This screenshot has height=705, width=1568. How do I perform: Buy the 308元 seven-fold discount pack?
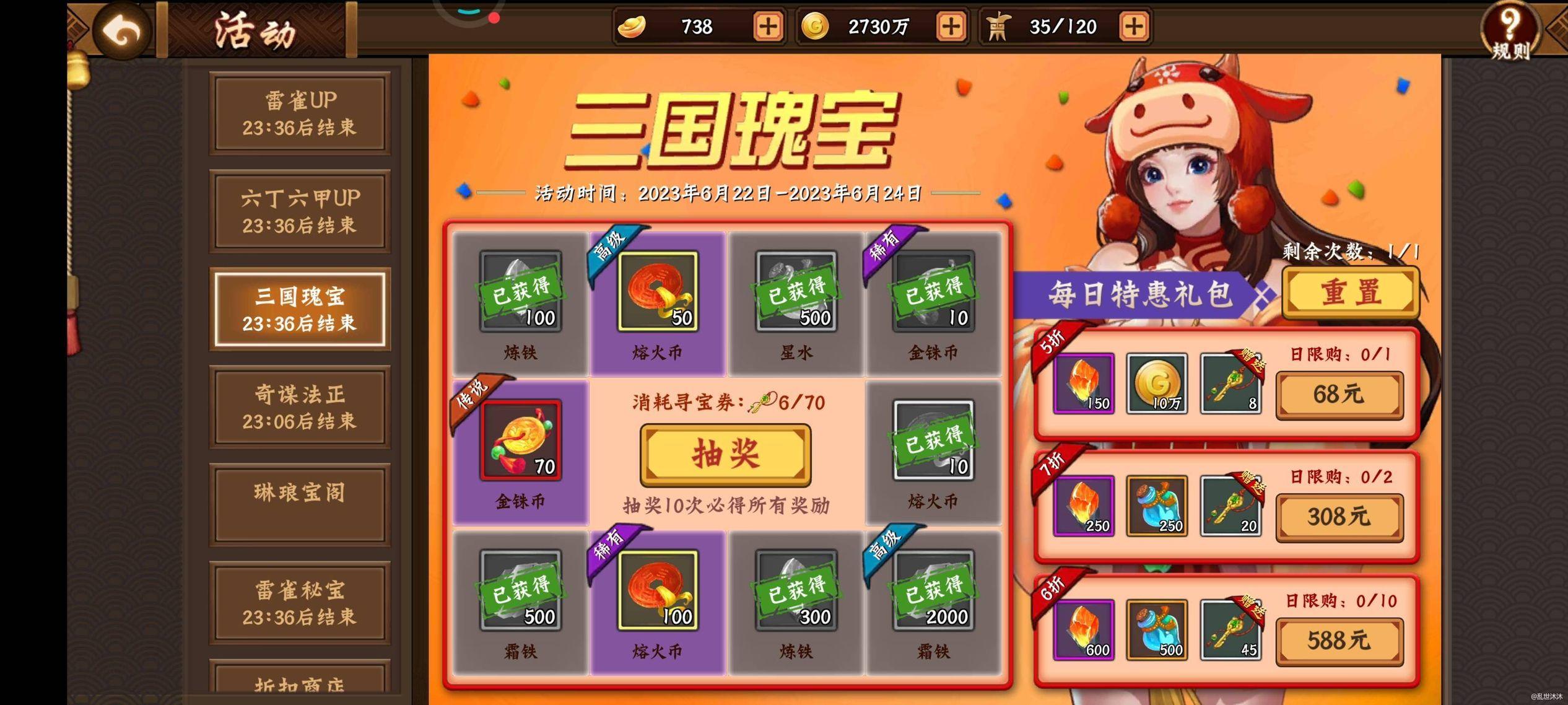click(x=1339, y=516)
